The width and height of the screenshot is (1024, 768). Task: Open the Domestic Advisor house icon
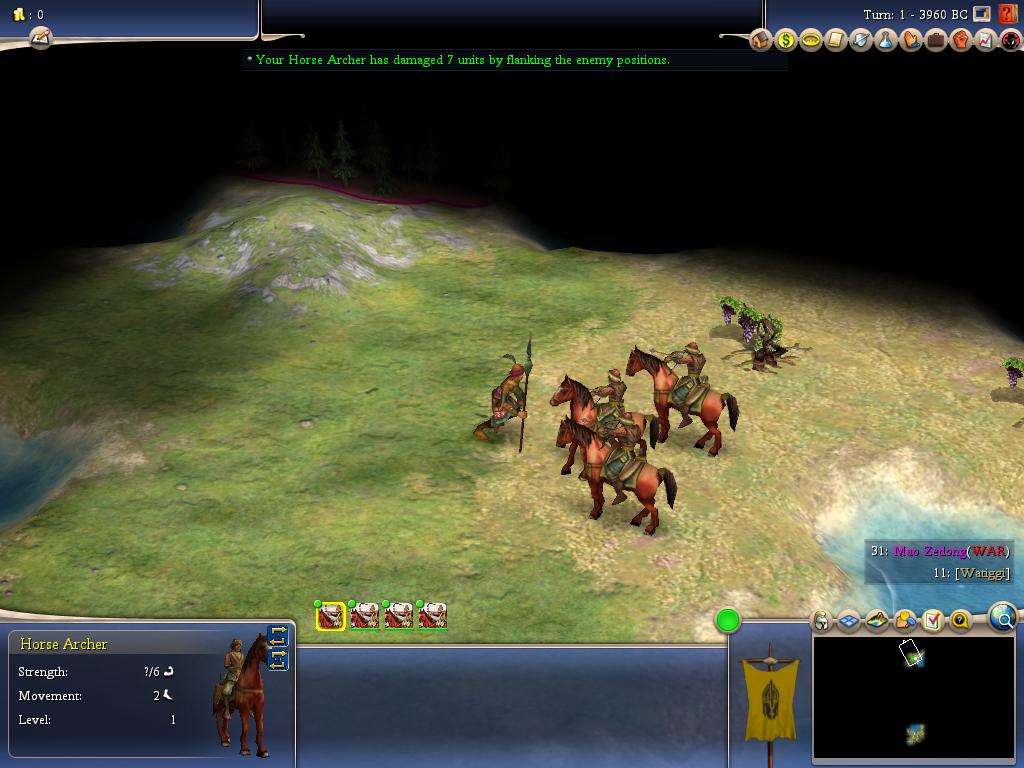click(761, 40)
